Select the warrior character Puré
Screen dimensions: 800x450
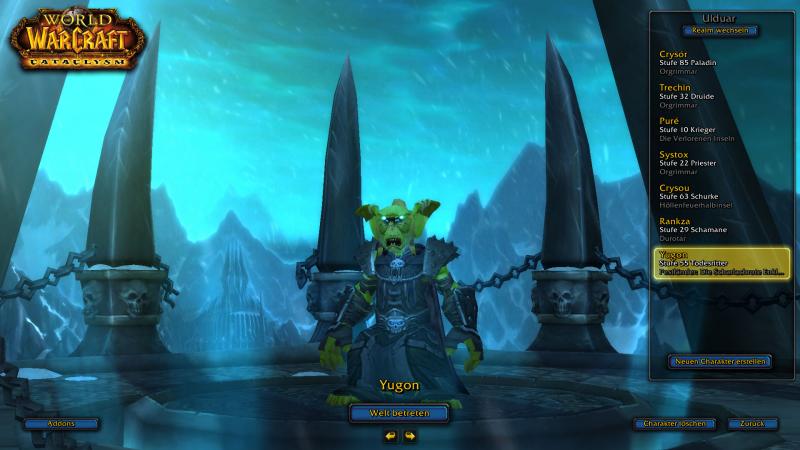coord(718,128)
